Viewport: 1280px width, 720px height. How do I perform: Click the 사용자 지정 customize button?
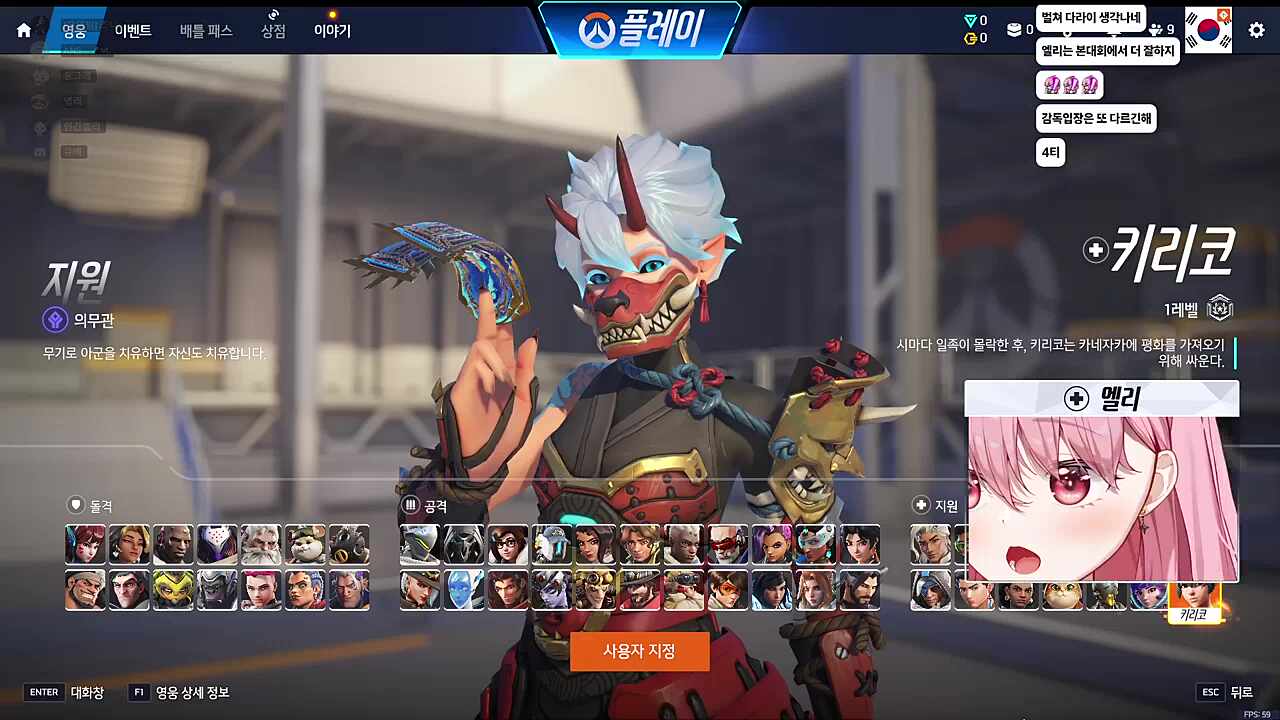pos(640,651)
